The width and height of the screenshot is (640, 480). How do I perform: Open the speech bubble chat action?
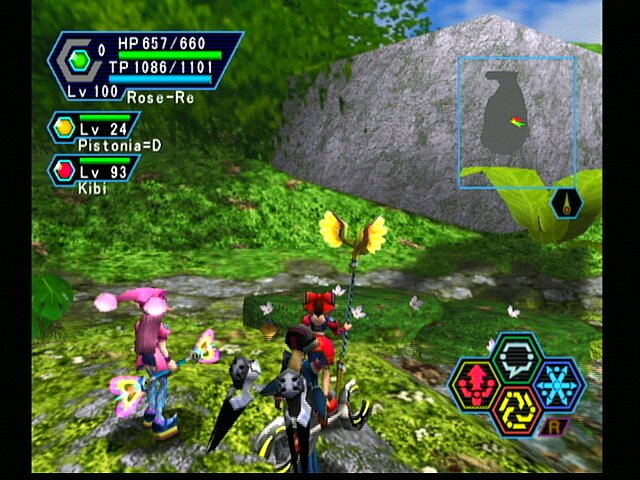pos(517,357)
